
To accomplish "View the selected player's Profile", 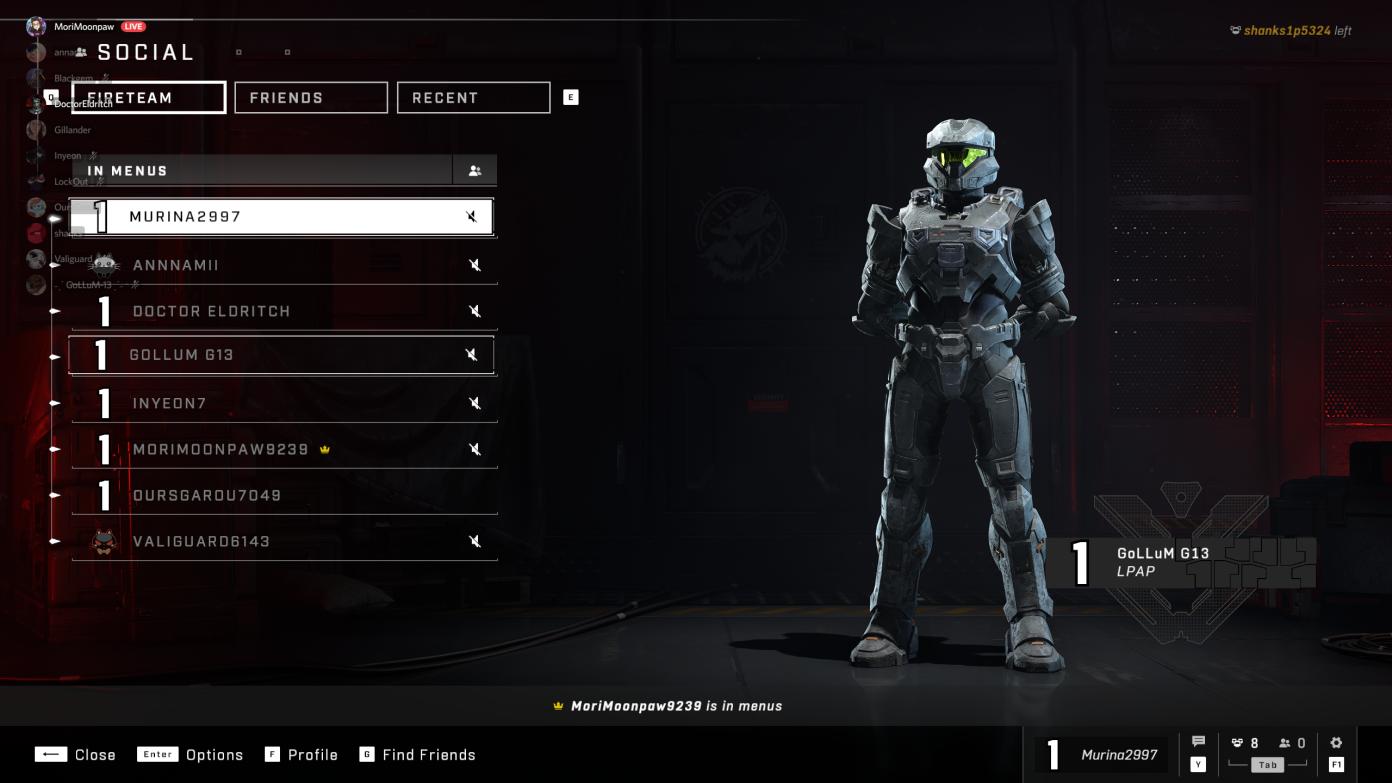I will point(302,755).
